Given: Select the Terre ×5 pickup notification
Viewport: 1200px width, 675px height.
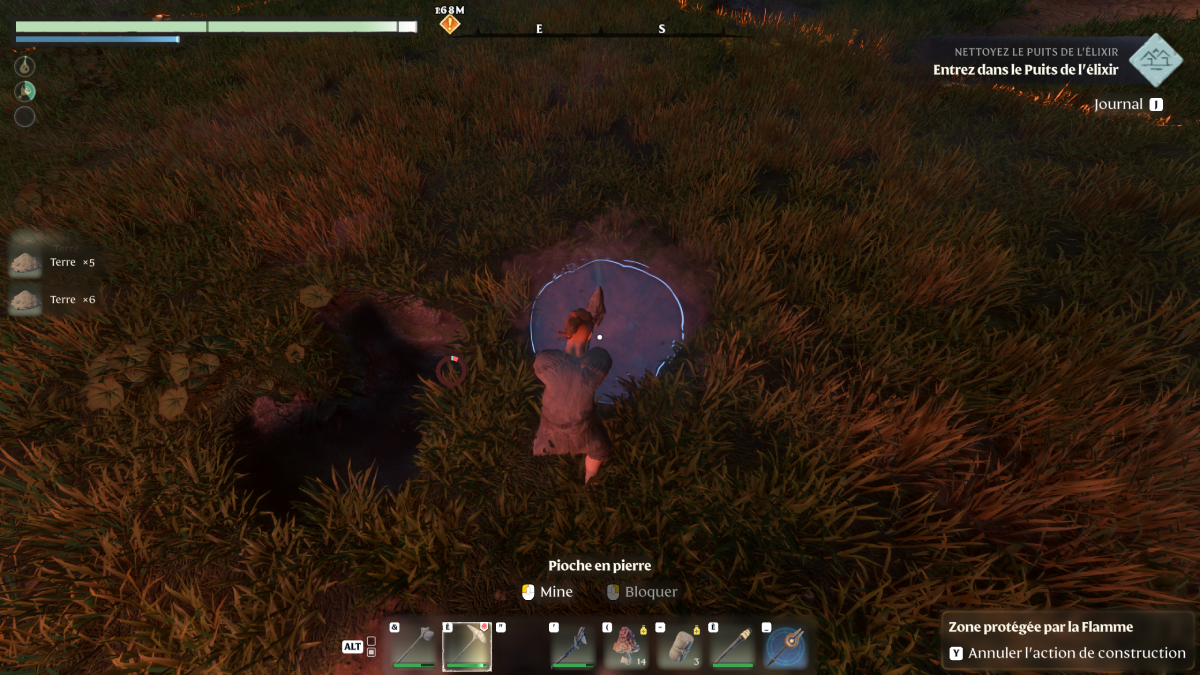Looking at the screenshot, I should coord(53,262).
